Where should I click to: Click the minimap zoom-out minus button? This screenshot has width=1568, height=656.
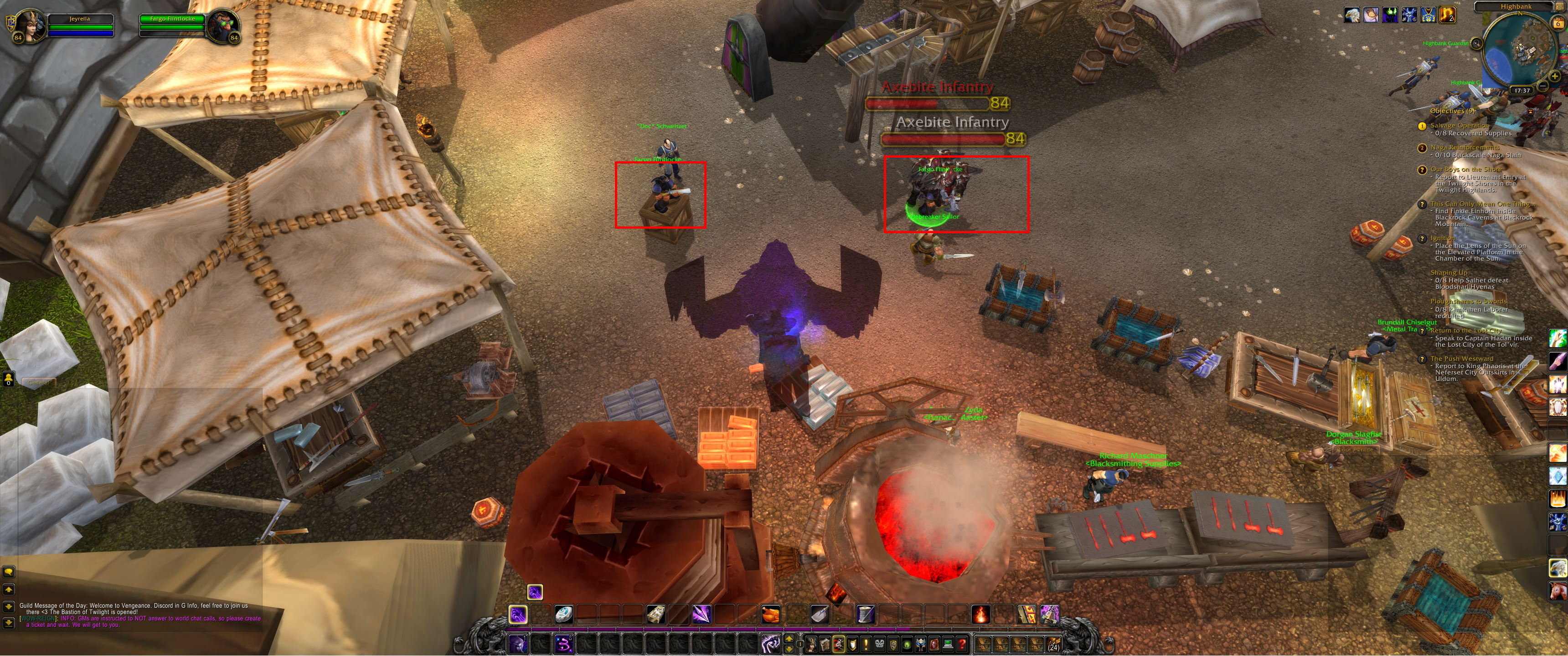point(1543,86)
